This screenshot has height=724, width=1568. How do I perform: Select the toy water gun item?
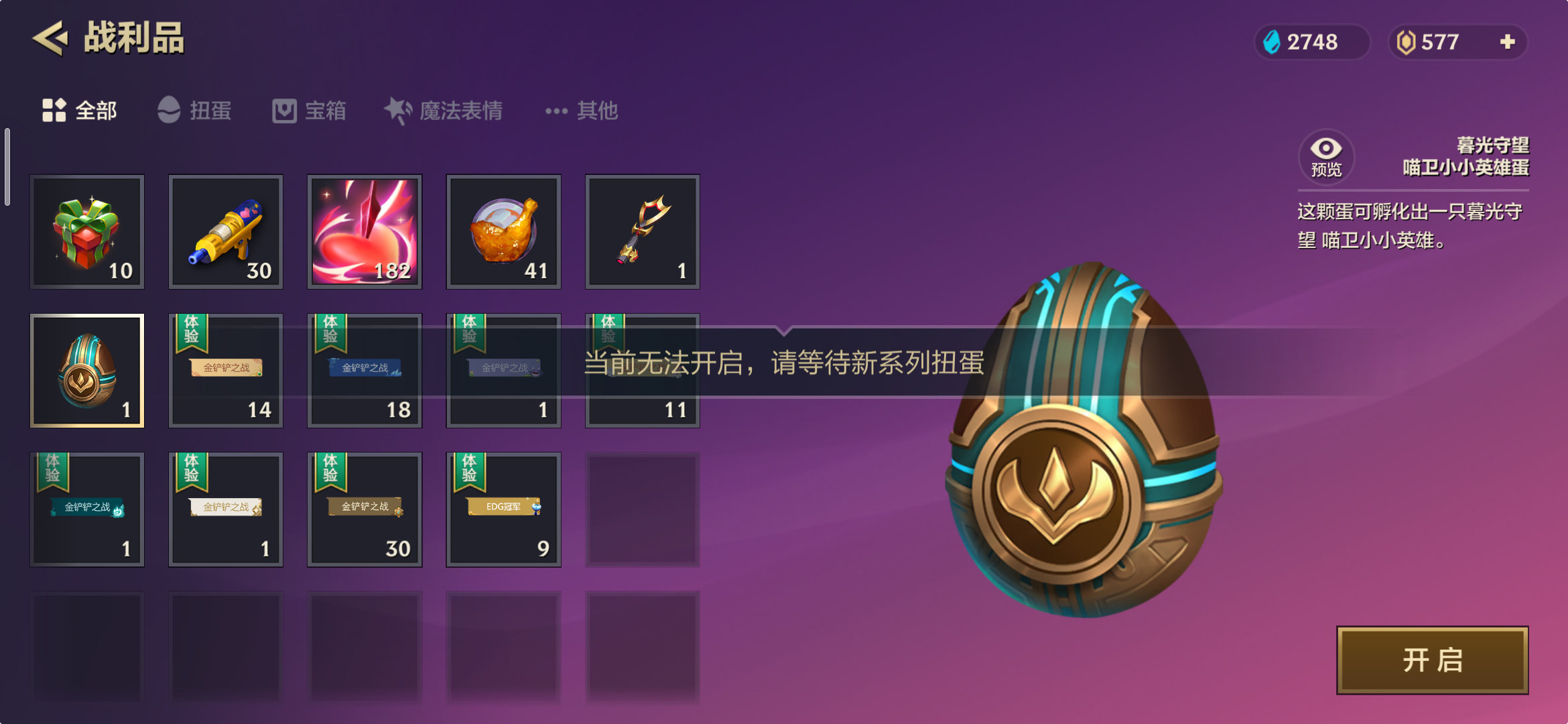pyautogui.click(x=226, y=231)
